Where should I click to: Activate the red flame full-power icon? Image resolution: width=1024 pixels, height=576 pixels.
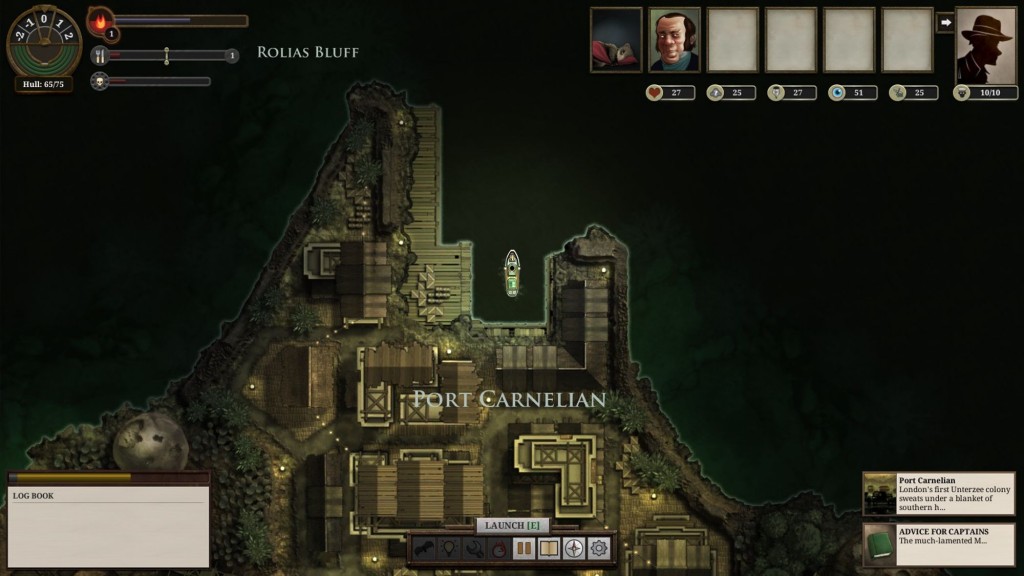[x=499, y=548]
